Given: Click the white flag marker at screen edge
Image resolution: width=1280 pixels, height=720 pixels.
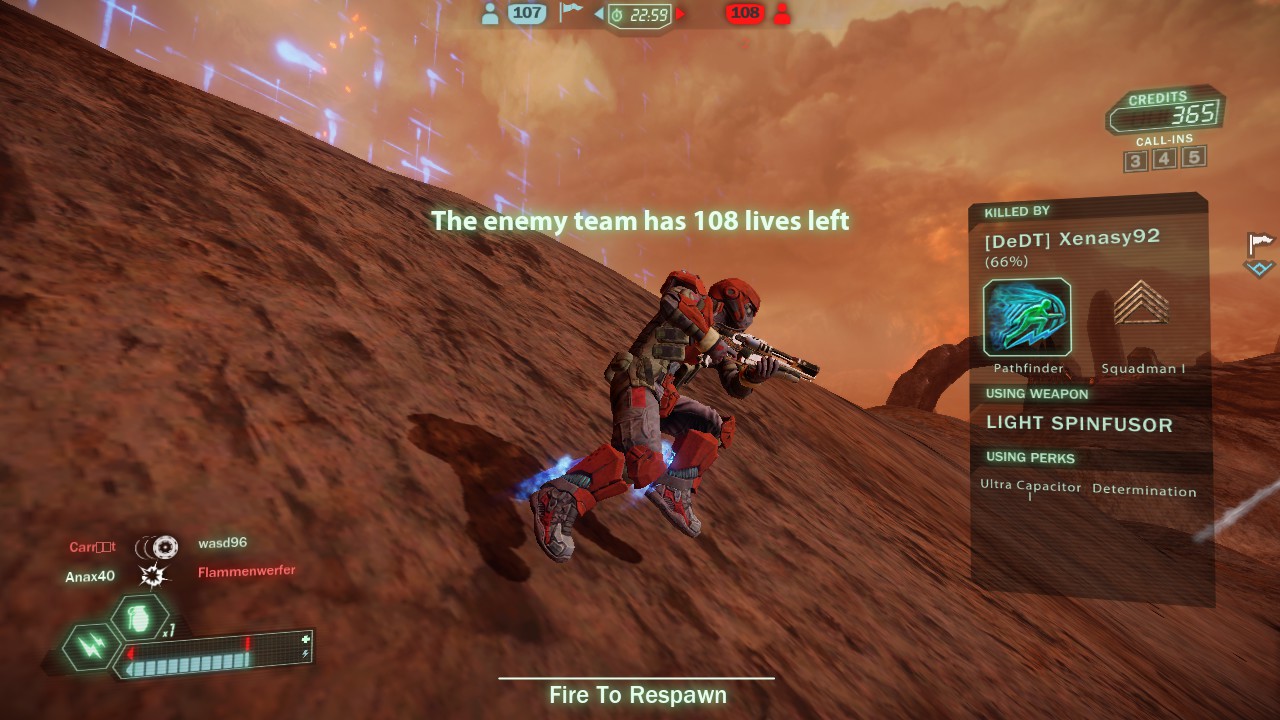Looking at the screenshot, I should 1260,243.
